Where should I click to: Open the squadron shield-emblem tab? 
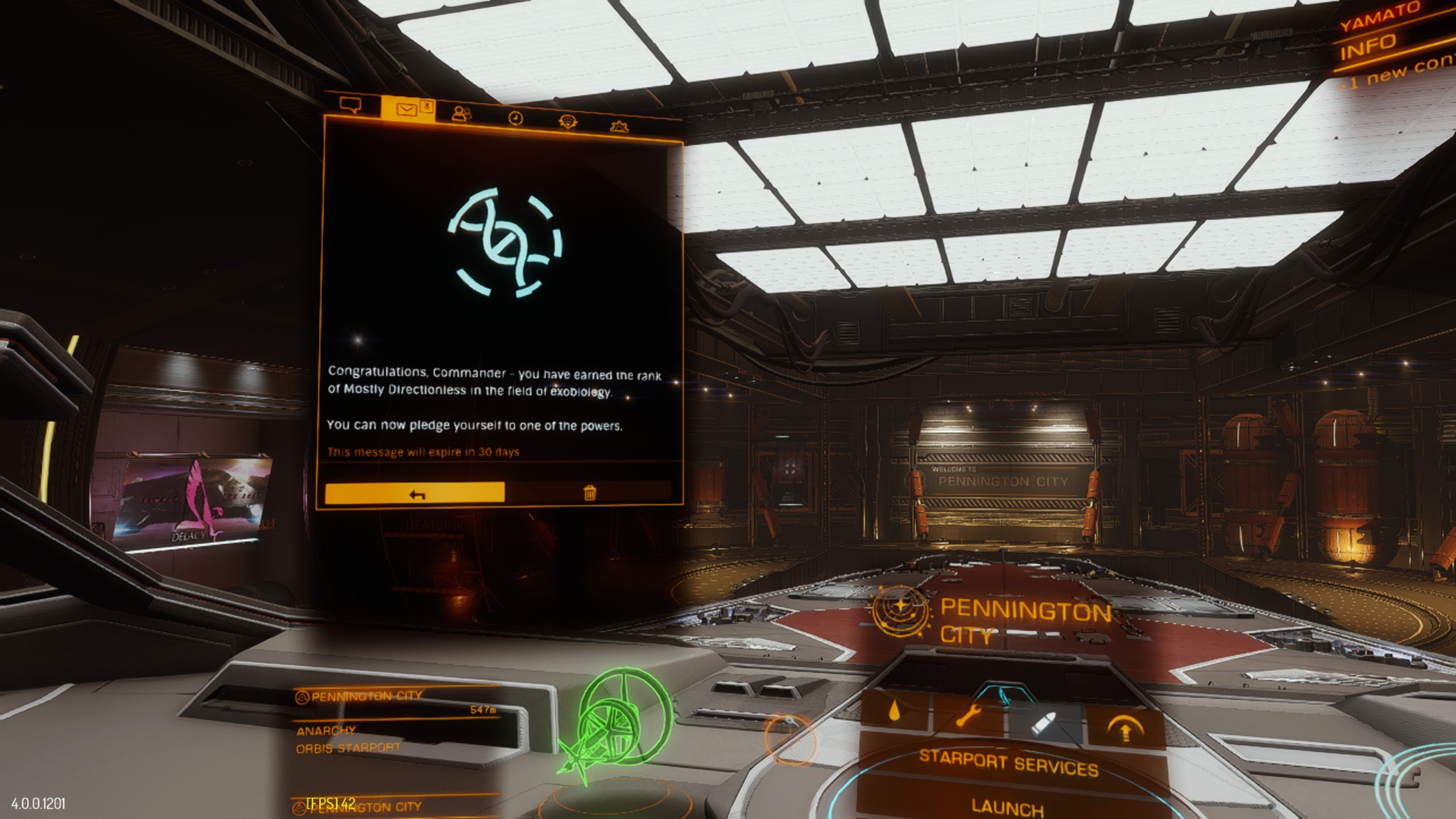pos(567,121)
